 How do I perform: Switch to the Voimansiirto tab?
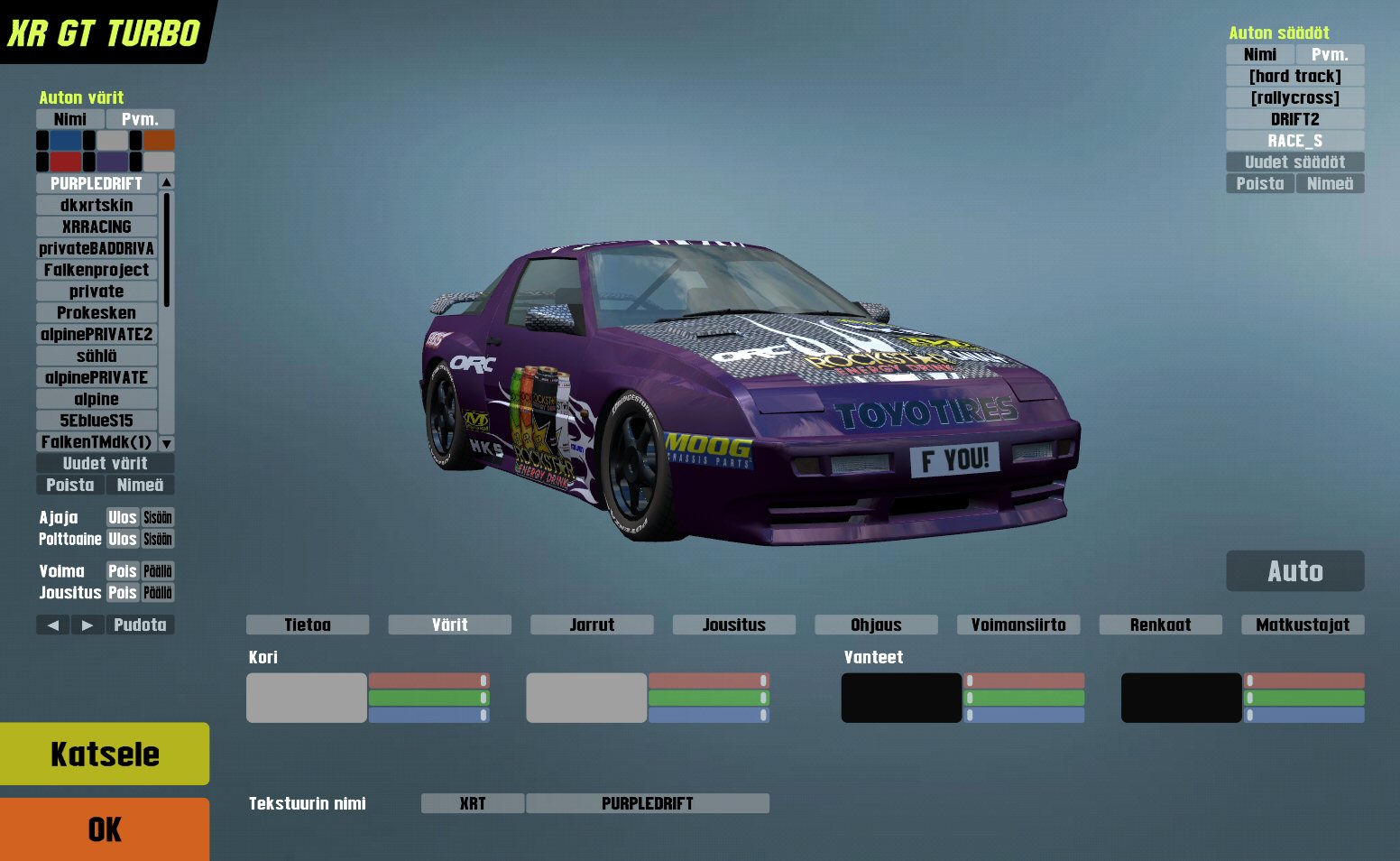click(1018, 625)
